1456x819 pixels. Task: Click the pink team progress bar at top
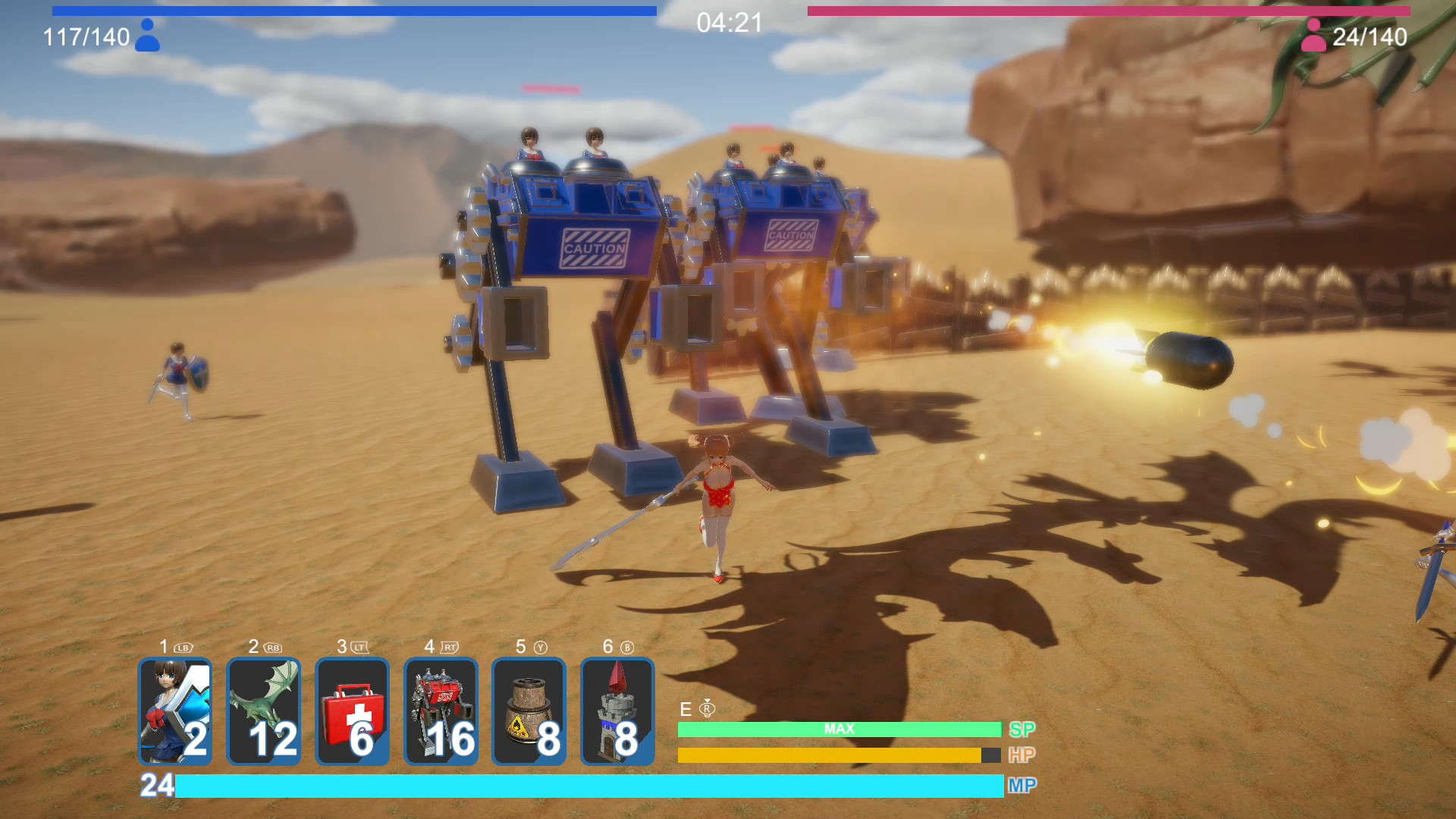1122,11
